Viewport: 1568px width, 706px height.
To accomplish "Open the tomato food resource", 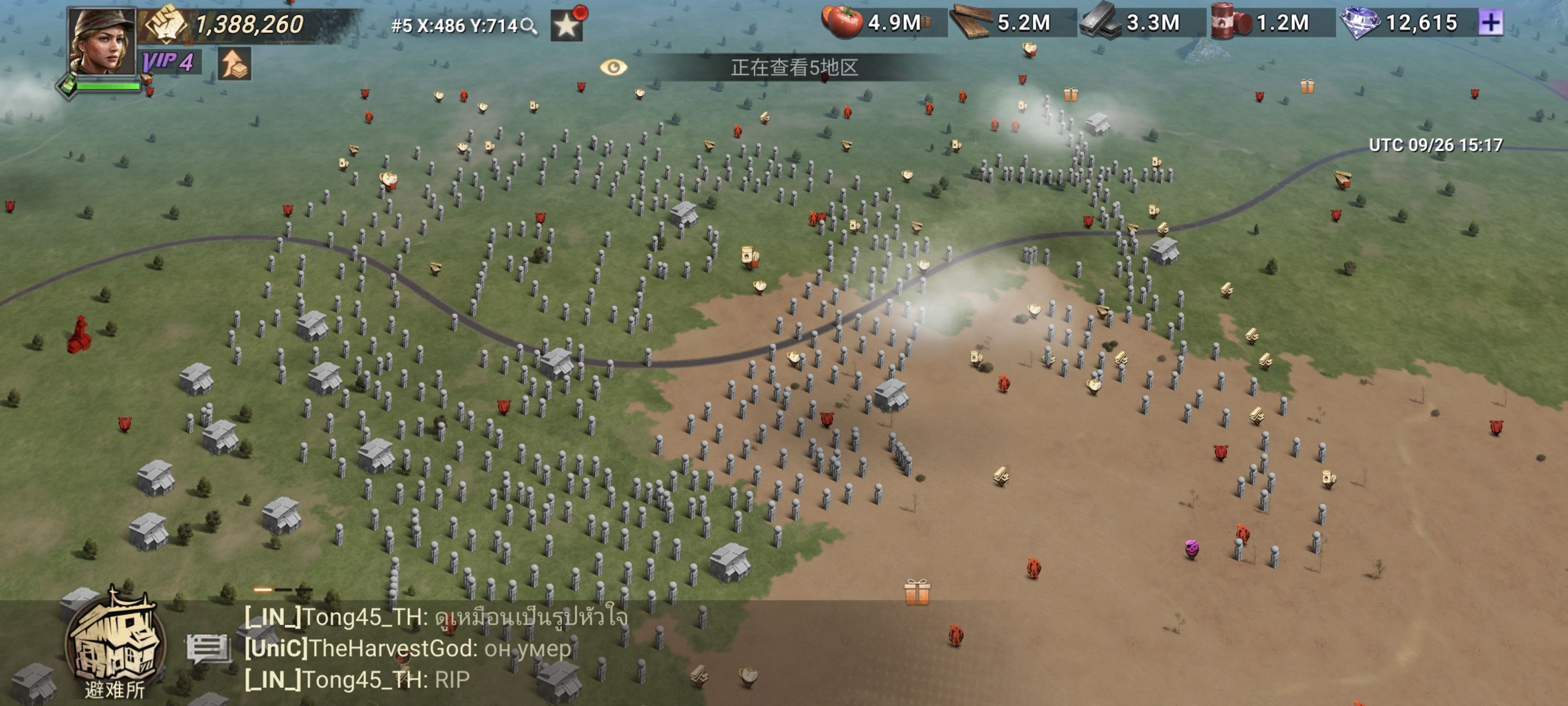I will click(x=842, y=23).
